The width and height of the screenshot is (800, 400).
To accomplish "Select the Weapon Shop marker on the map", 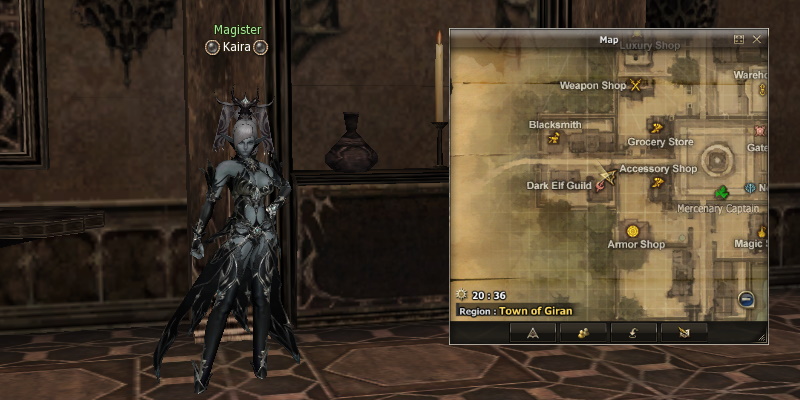I will click(x=635, y=86).
